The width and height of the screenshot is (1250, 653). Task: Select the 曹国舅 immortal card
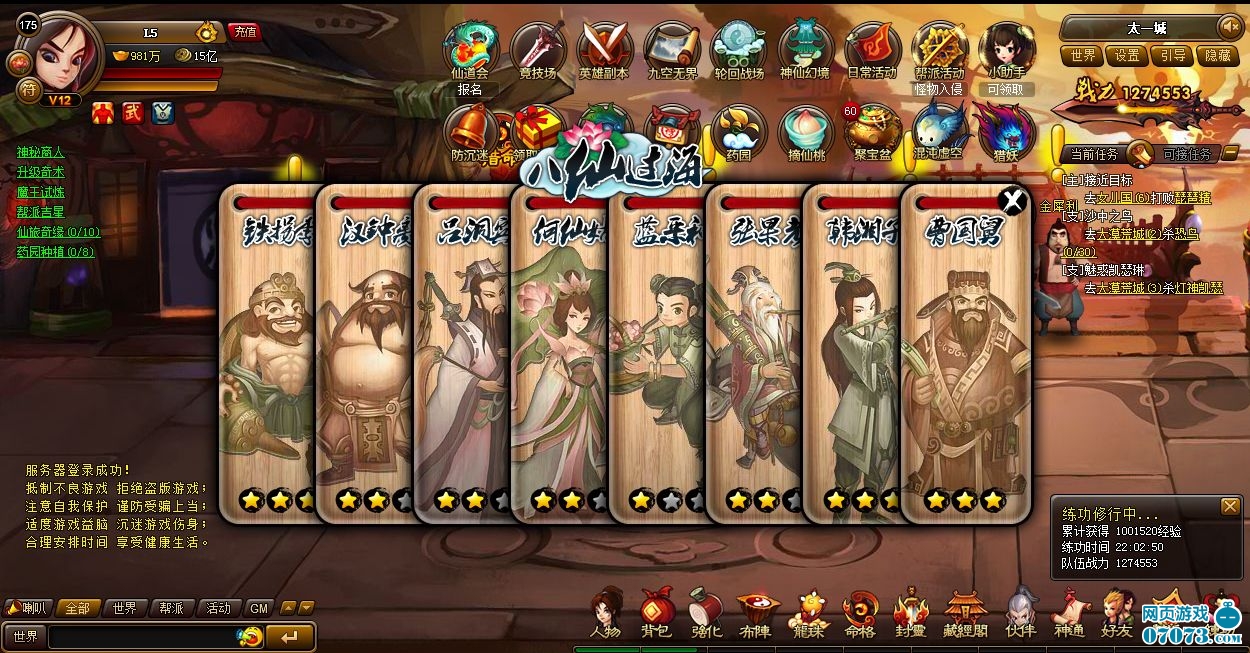[x=965, y=360]
